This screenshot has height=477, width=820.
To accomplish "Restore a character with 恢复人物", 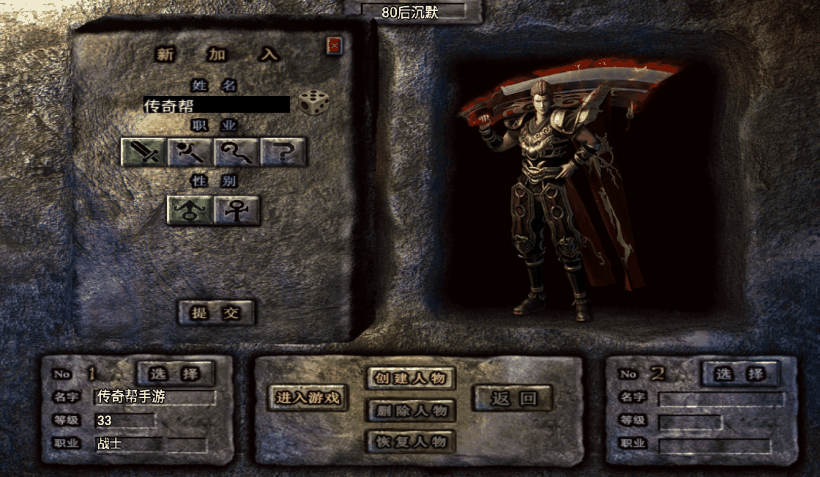I will pos(411,441).
